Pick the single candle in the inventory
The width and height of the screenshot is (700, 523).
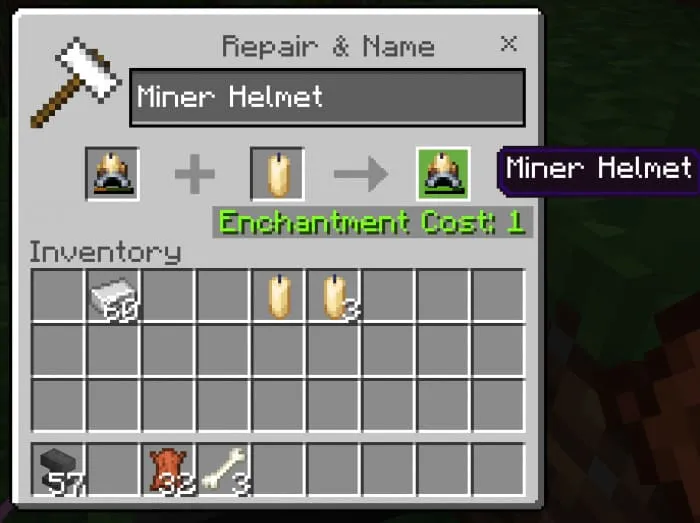tap(277, 296)
